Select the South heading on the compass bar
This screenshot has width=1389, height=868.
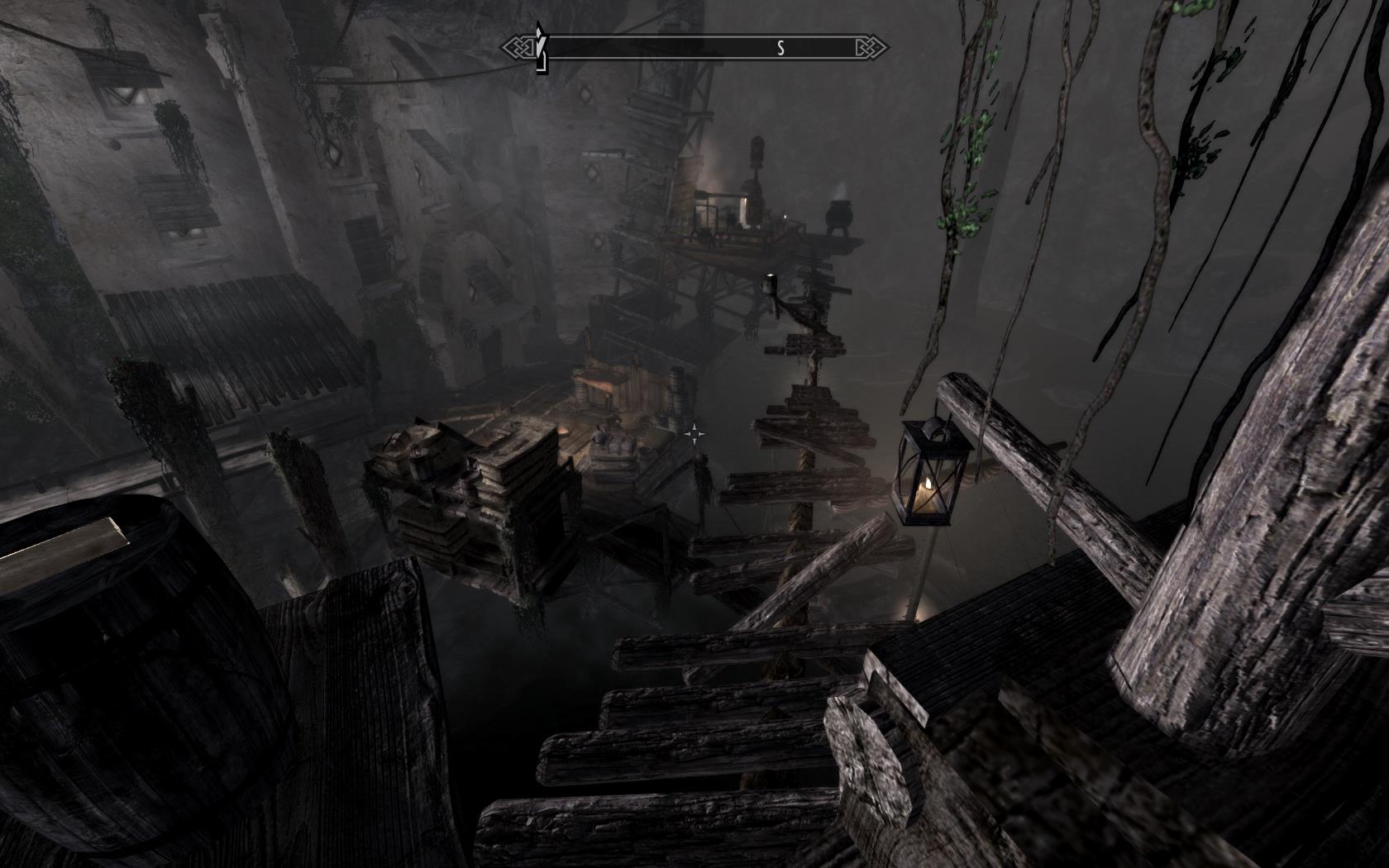coord(780,49)
